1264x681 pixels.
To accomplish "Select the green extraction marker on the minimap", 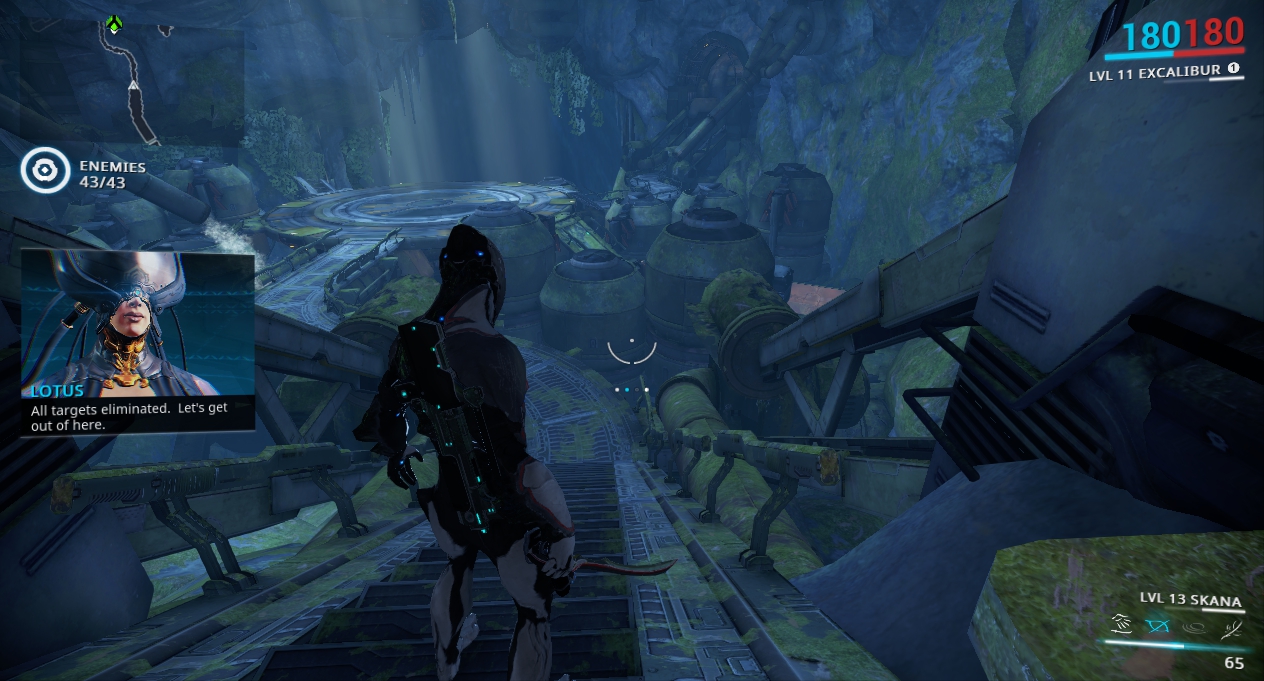I will [115, 24].
